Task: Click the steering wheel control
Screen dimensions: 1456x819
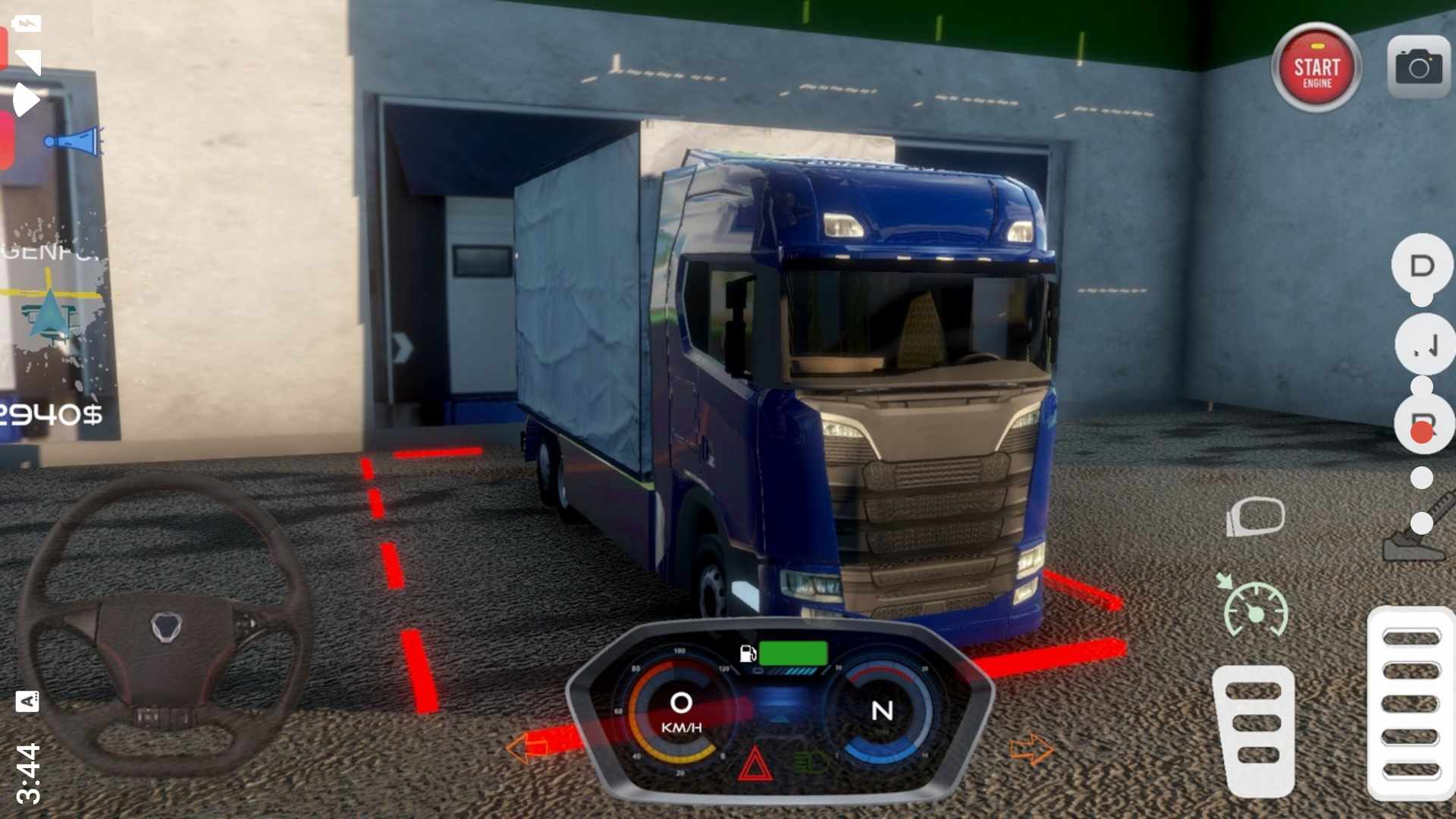Action: 165,626
